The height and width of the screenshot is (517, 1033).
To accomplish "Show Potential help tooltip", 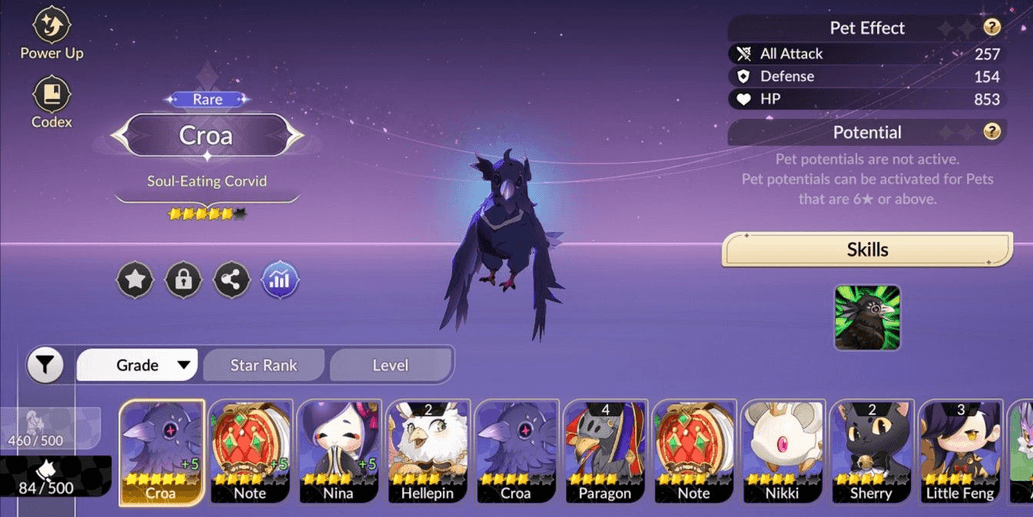I will click(991, 132).
